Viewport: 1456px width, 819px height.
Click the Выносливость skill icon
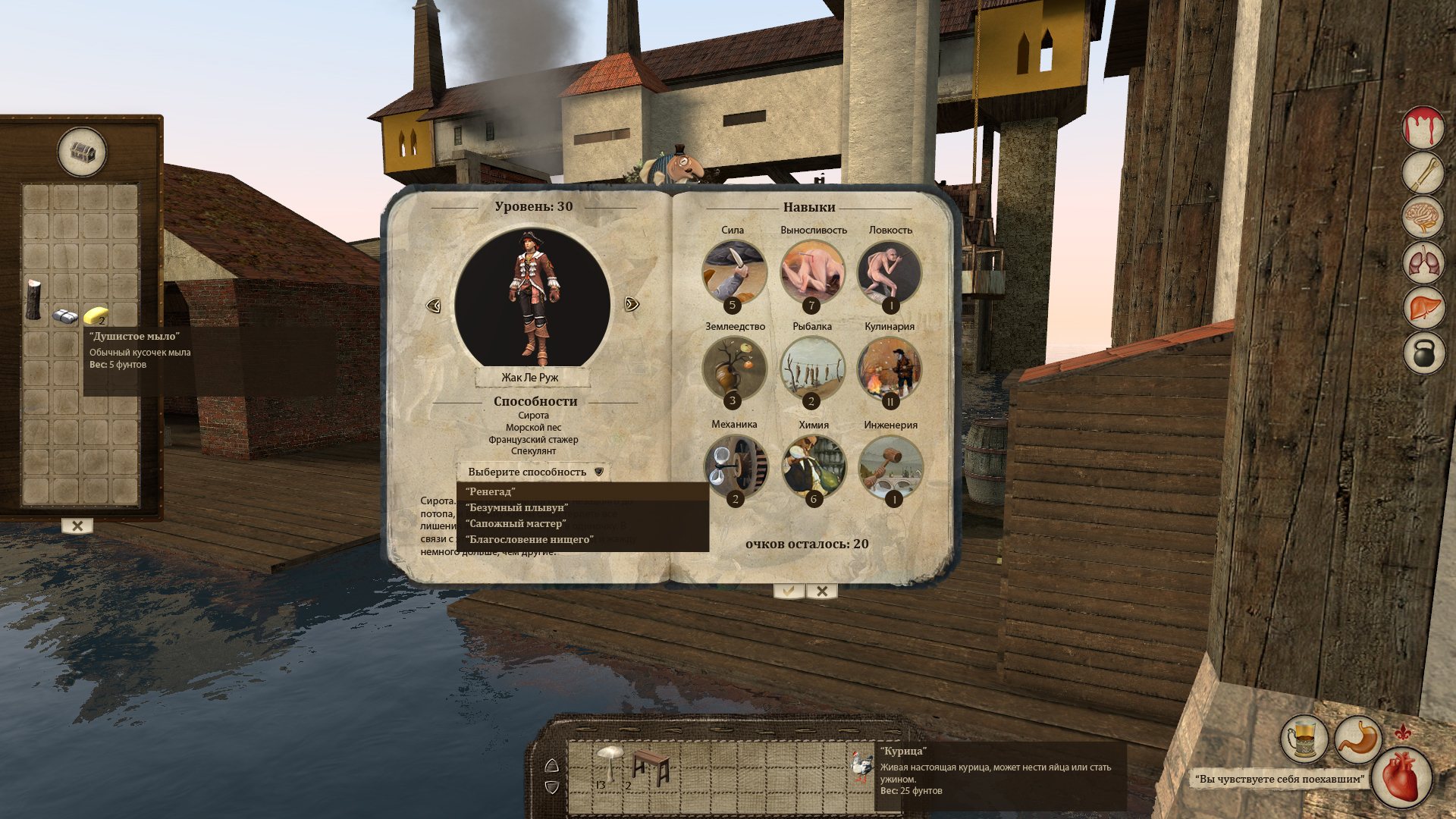coord(812,273)
